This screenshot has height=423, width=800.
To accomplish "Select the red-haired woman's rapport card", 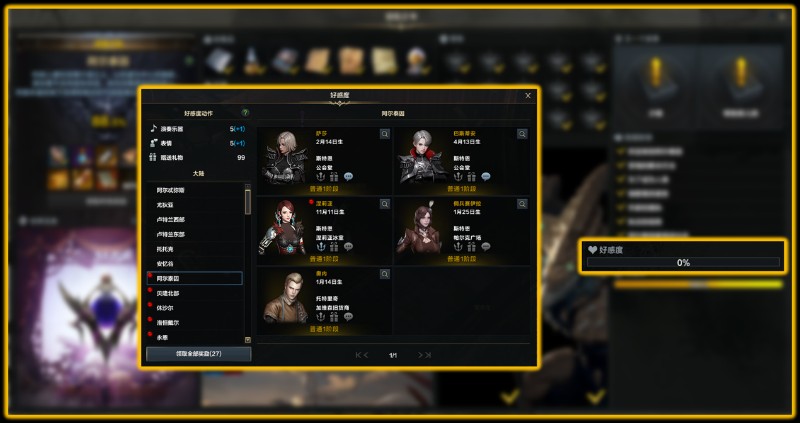I will (x=324, y=230).
